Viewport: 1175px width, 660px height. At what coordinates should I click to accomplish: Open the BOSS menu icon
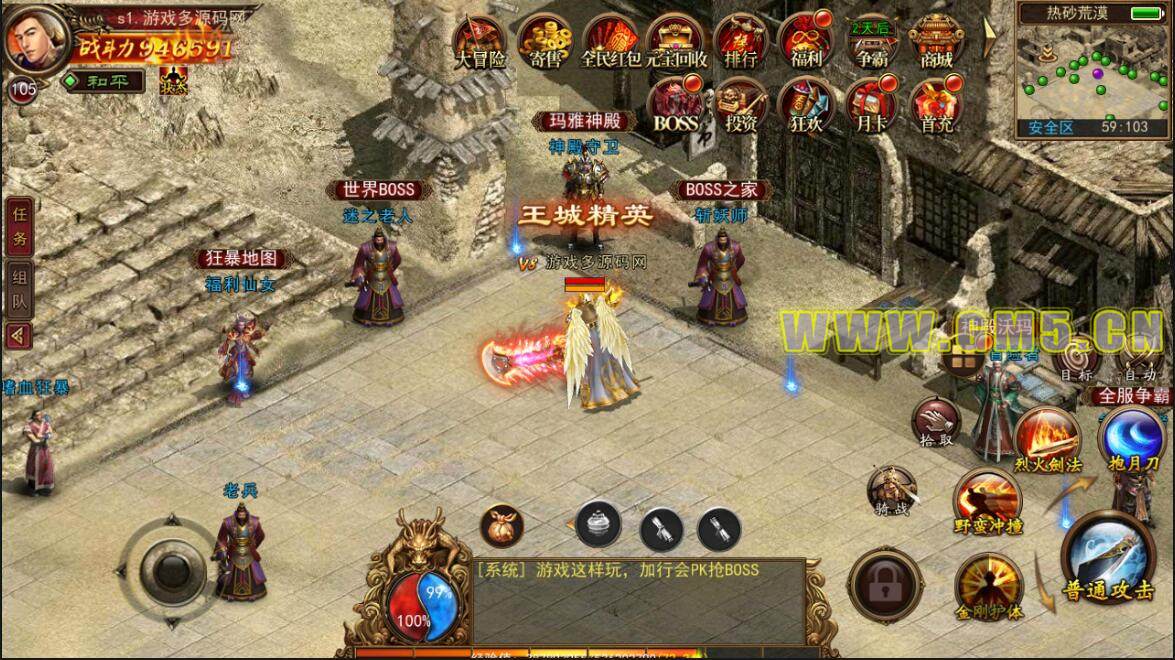click(676, 105)
